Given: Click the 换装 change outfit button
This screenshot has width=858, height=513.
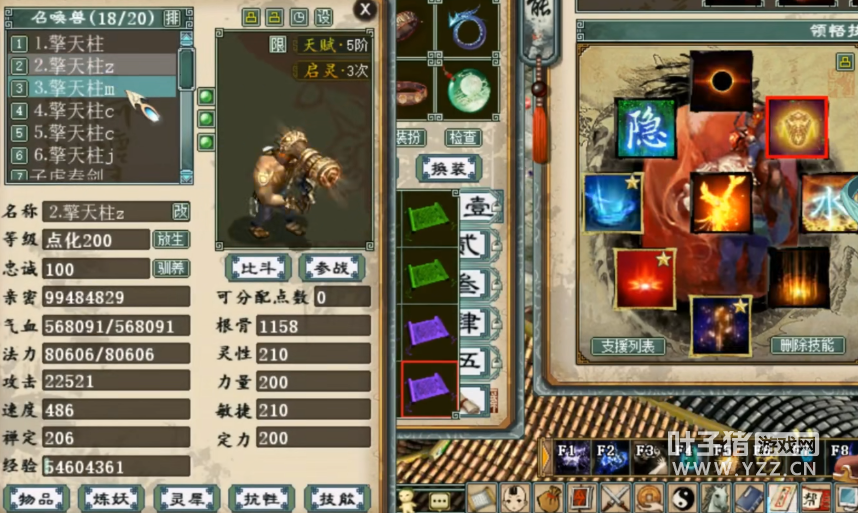Looking at the screenshot, I should [x=446, y=168].
